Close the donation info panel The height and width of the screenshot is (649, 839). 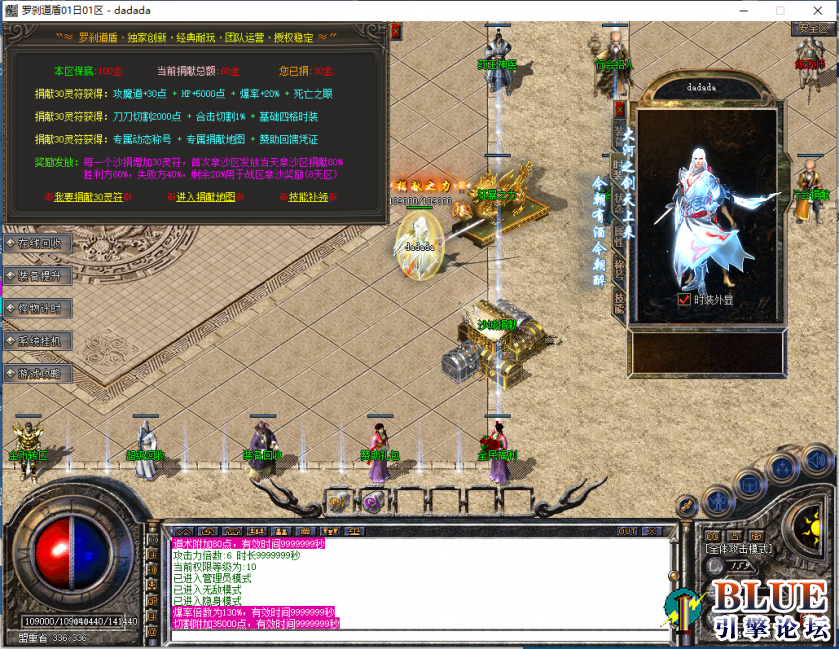tap(395, 31)
